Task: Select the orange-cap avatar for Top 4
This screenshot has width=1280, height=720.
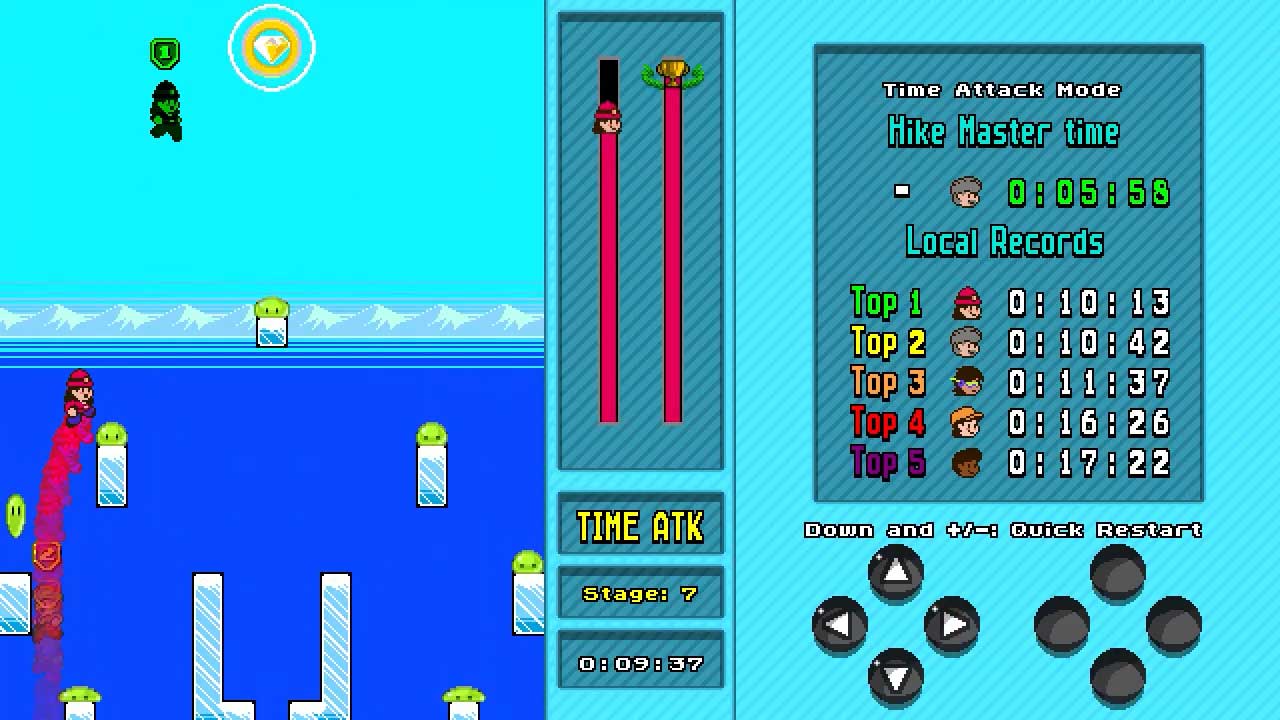Action: 966,423
